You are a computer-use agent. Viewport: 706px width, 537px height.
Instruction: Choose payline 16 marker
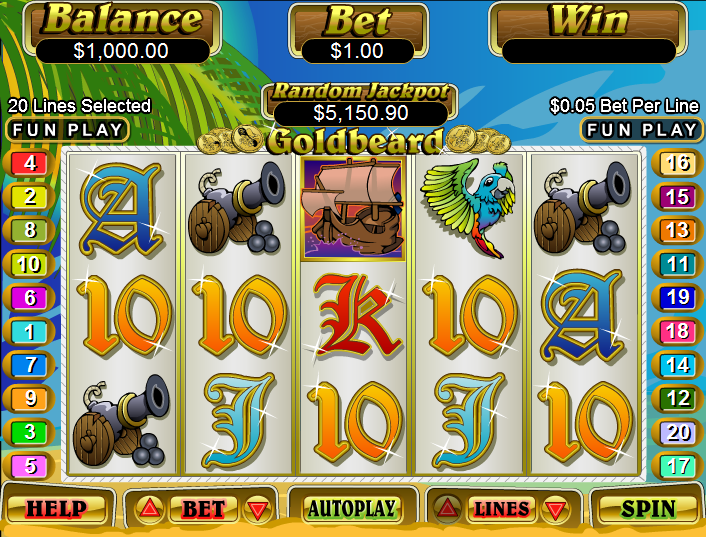(677, 163)
